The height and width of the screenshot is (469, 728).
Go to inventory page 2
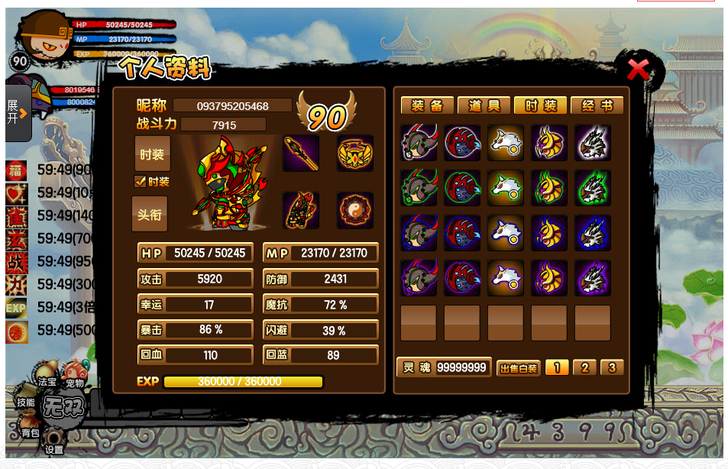(583, 368)
